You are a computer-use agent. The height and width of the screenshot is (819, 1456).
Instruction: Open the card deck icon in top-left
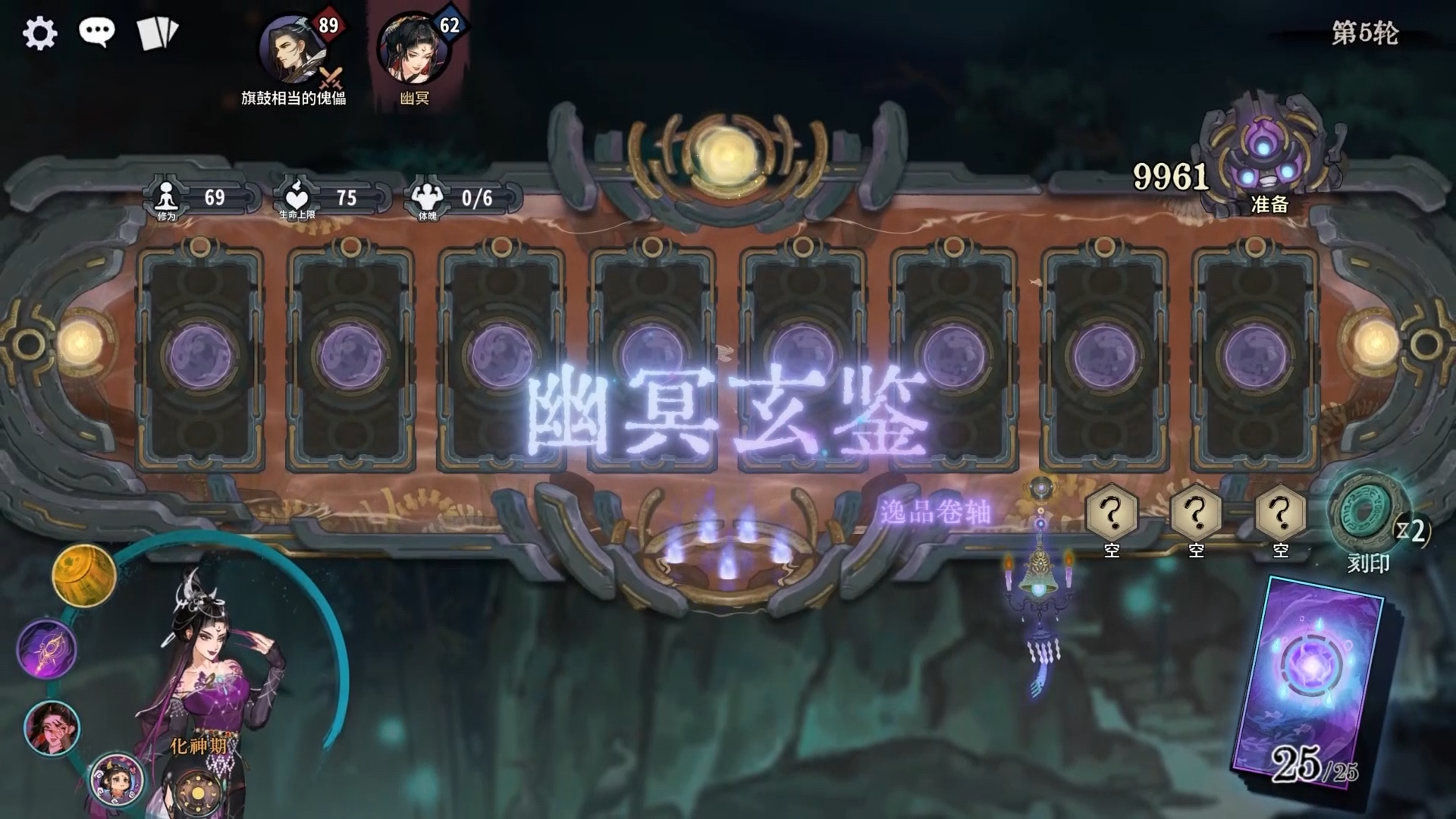155,32
